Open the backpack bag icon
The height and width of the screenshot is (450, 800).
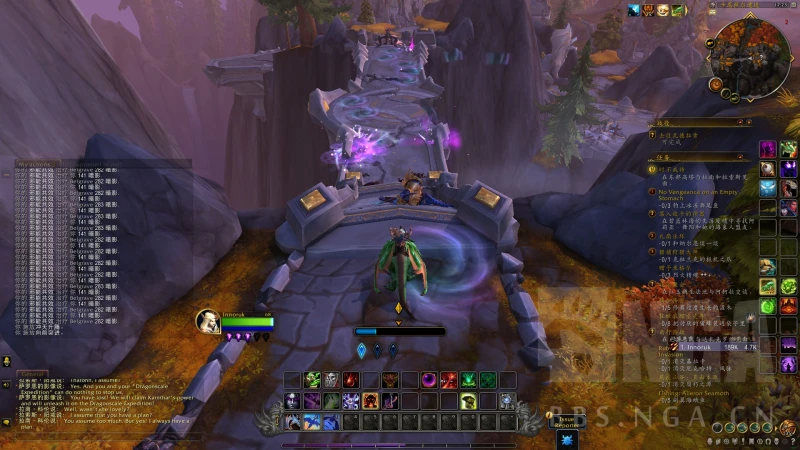pyautogui.click(x=788, y=428)
